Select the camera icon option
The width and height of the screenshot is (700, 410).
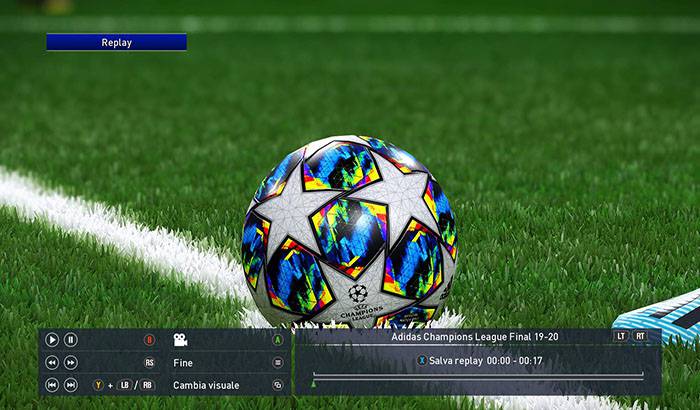point(181,340)
